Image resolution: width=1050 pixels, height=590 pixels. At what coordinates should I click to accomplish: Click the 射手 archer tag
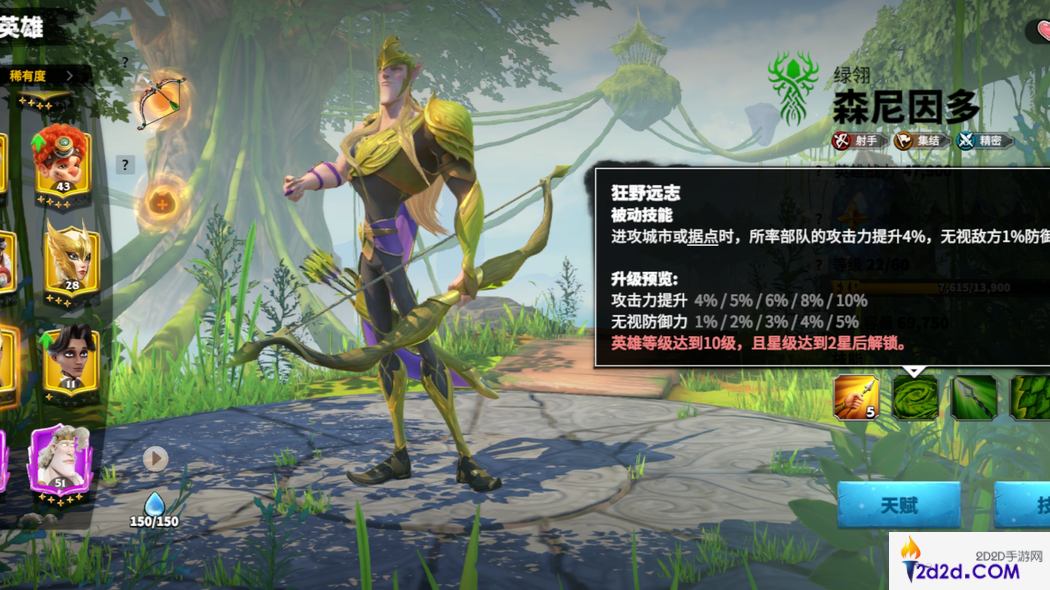(x=858, y=141)
